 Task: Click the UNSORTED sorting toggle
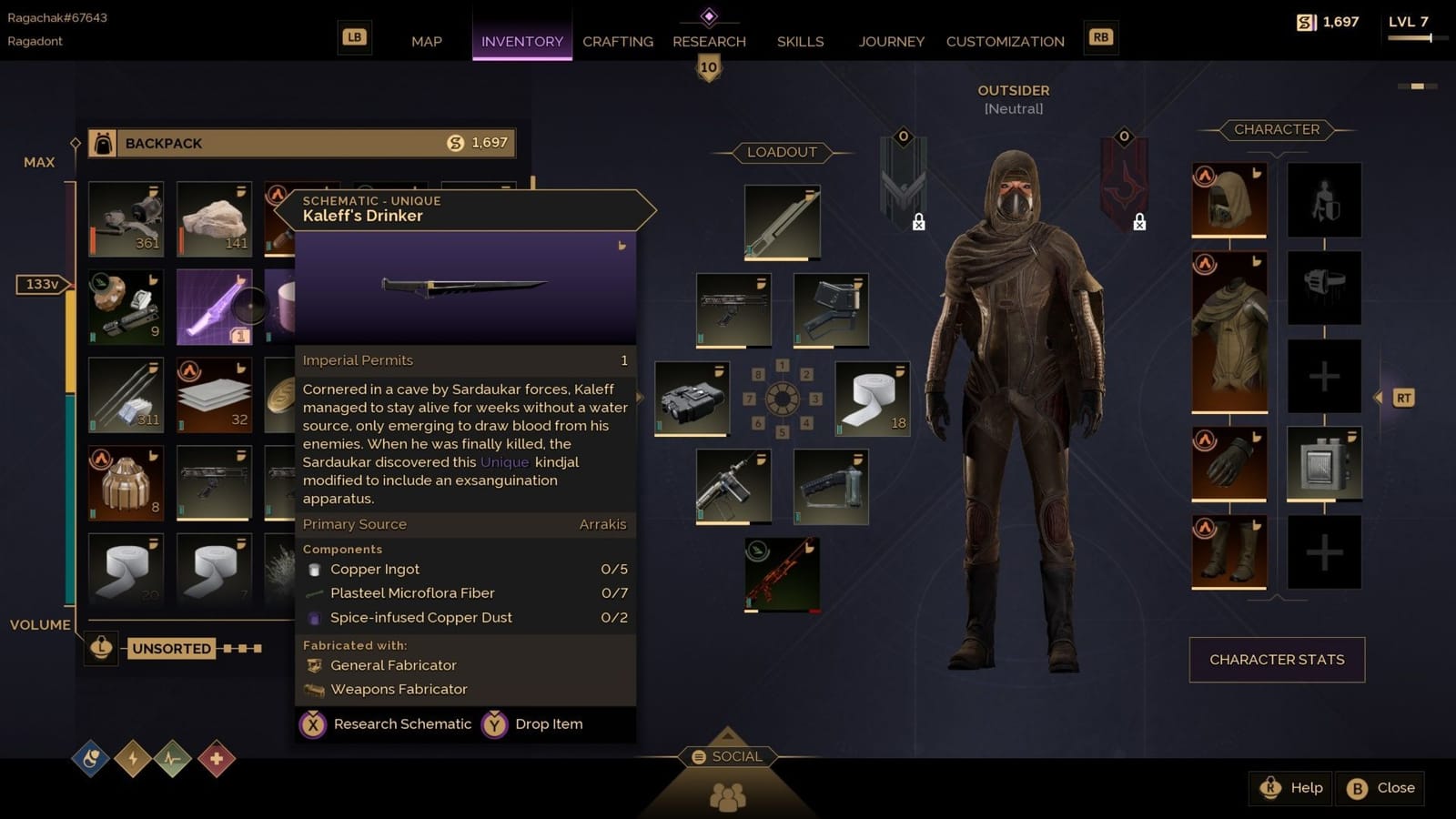171,648
